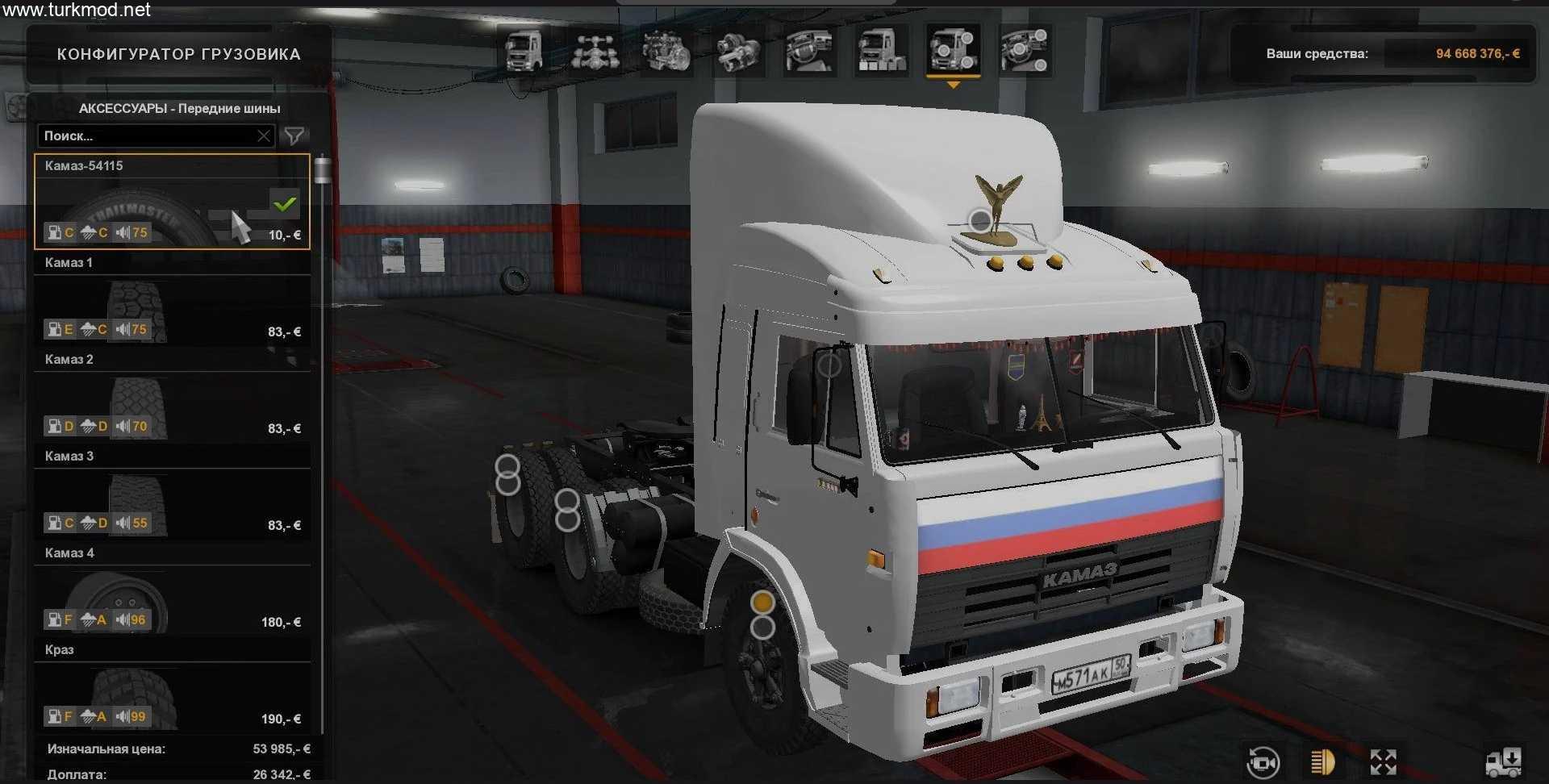This screenshot has height=784, width=1549.
Task: Select the Камаз 2 tire for 83 euros
Action: coord(172,395)
